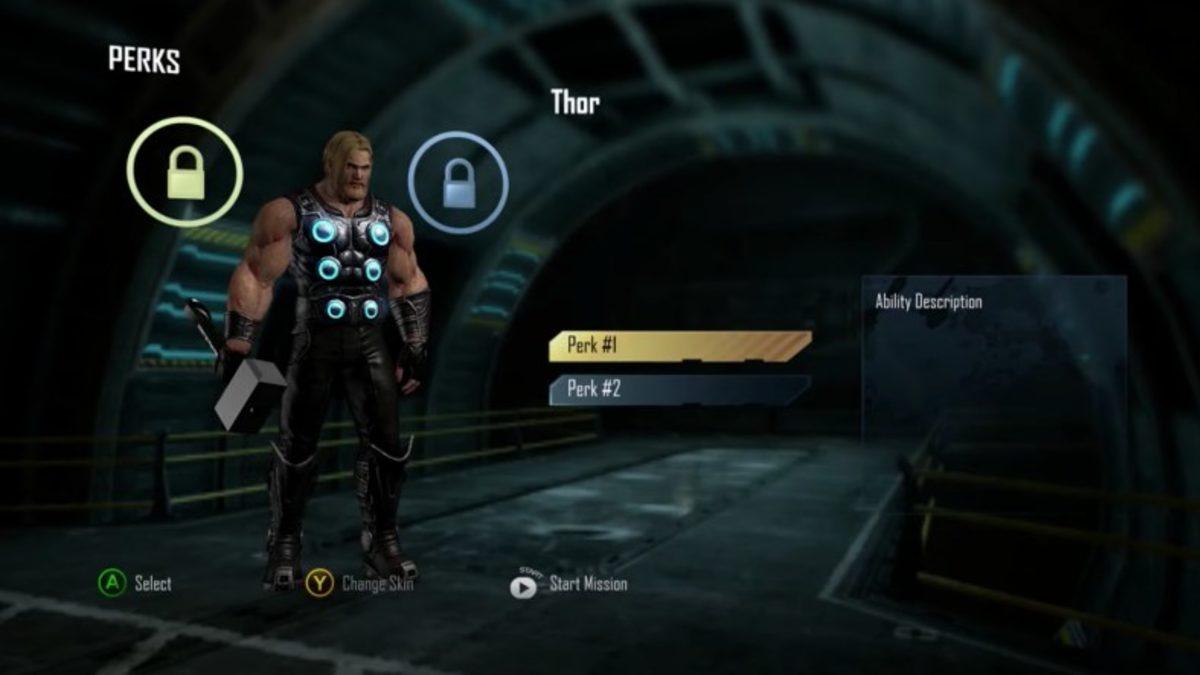Select the blue locked perk slot
The image size is (1200, 675).
(458, 182)
